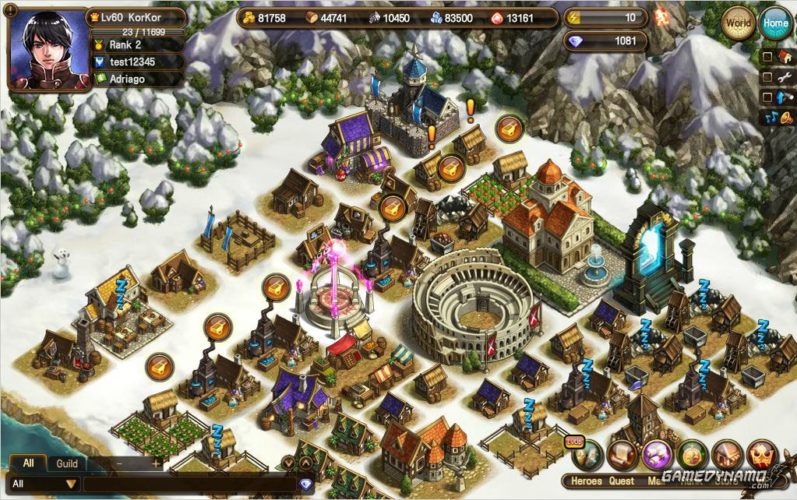Image resolution: width=797 pixels, height=500 pixels.
Task: Switch to the Guild chat tab
Action: coord(67,464)
